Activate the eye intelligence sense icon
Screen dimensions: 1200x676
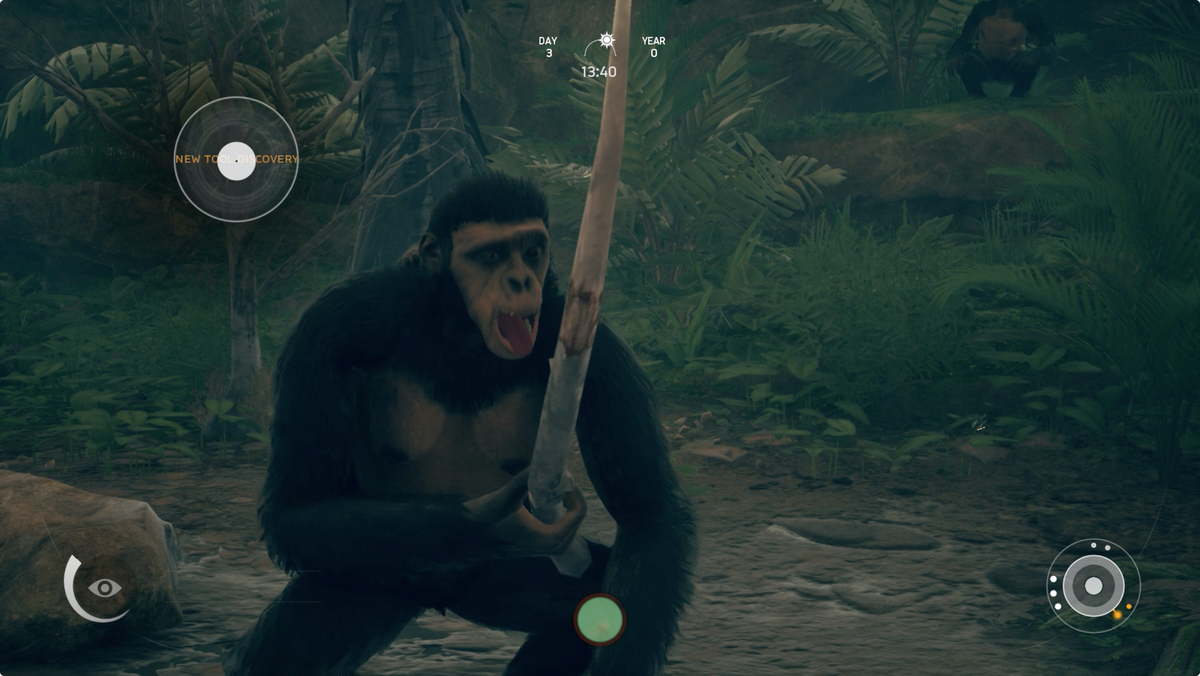coord(103,588)
